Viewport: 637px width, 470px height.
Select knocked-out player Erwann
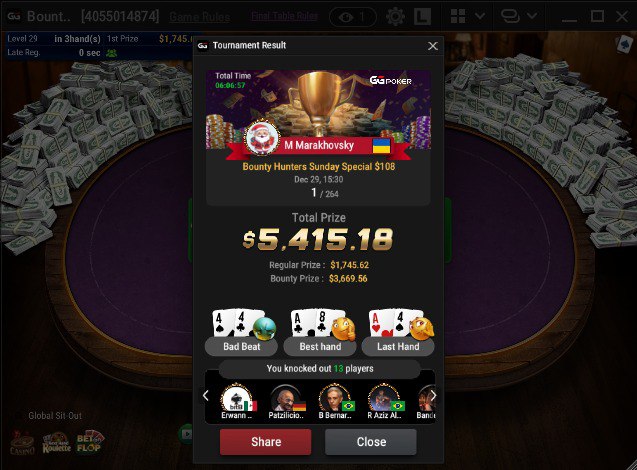click(237, 400)
